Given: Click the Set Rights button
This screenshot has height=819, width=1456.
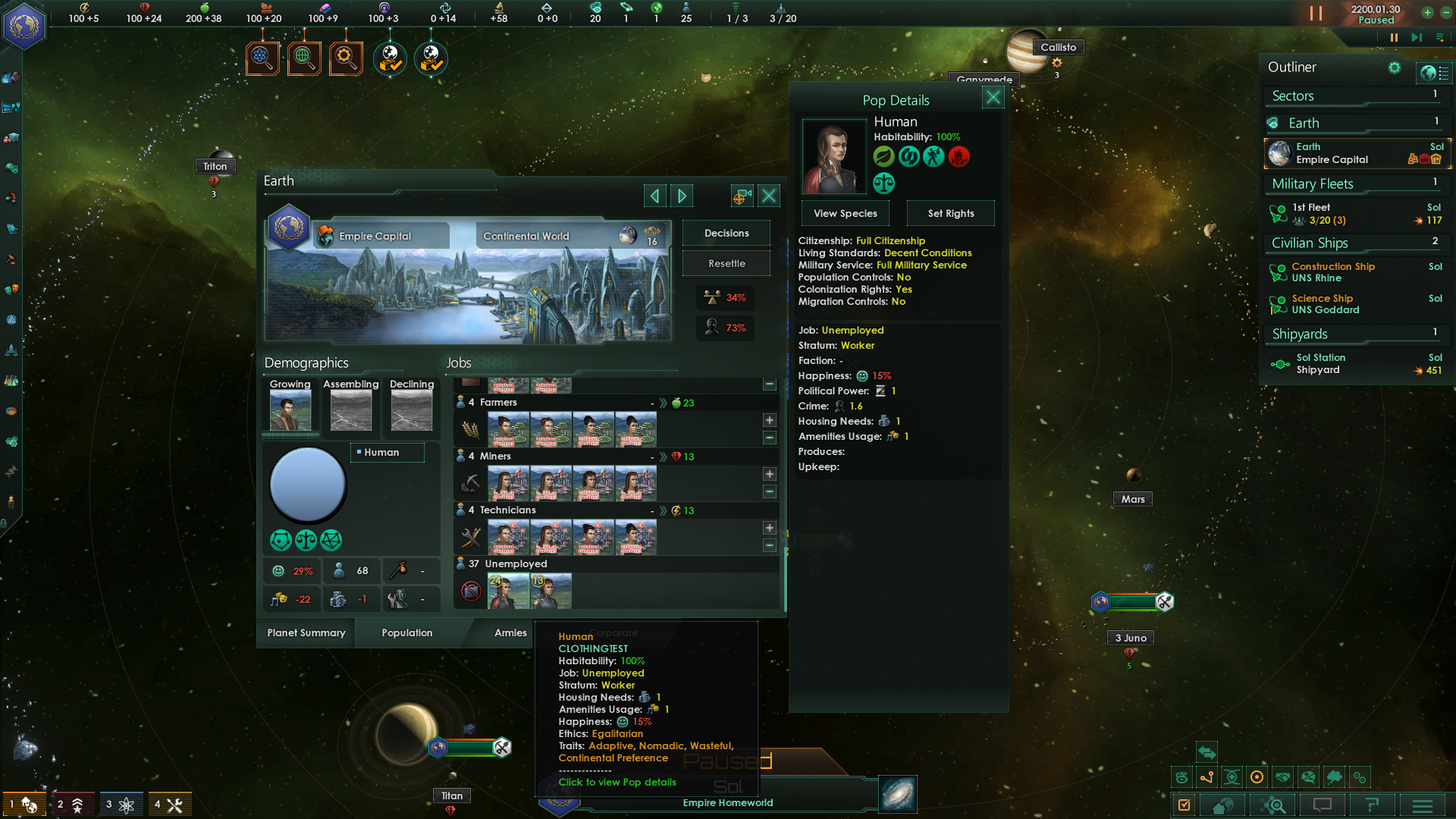Looking at the screenshot, I should (950, 213).
